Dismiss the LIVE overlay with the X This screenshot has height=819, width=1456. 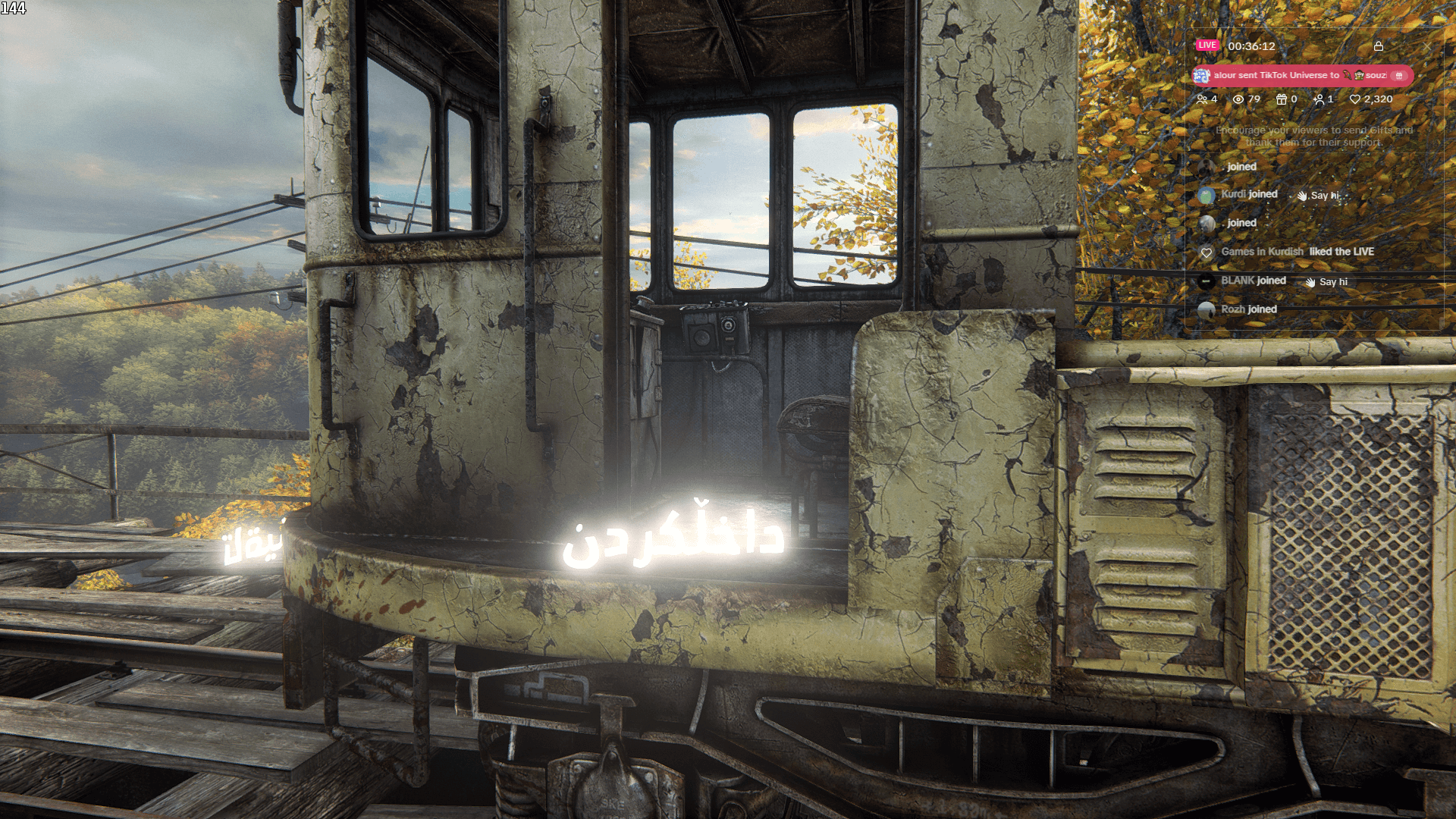1427,47
